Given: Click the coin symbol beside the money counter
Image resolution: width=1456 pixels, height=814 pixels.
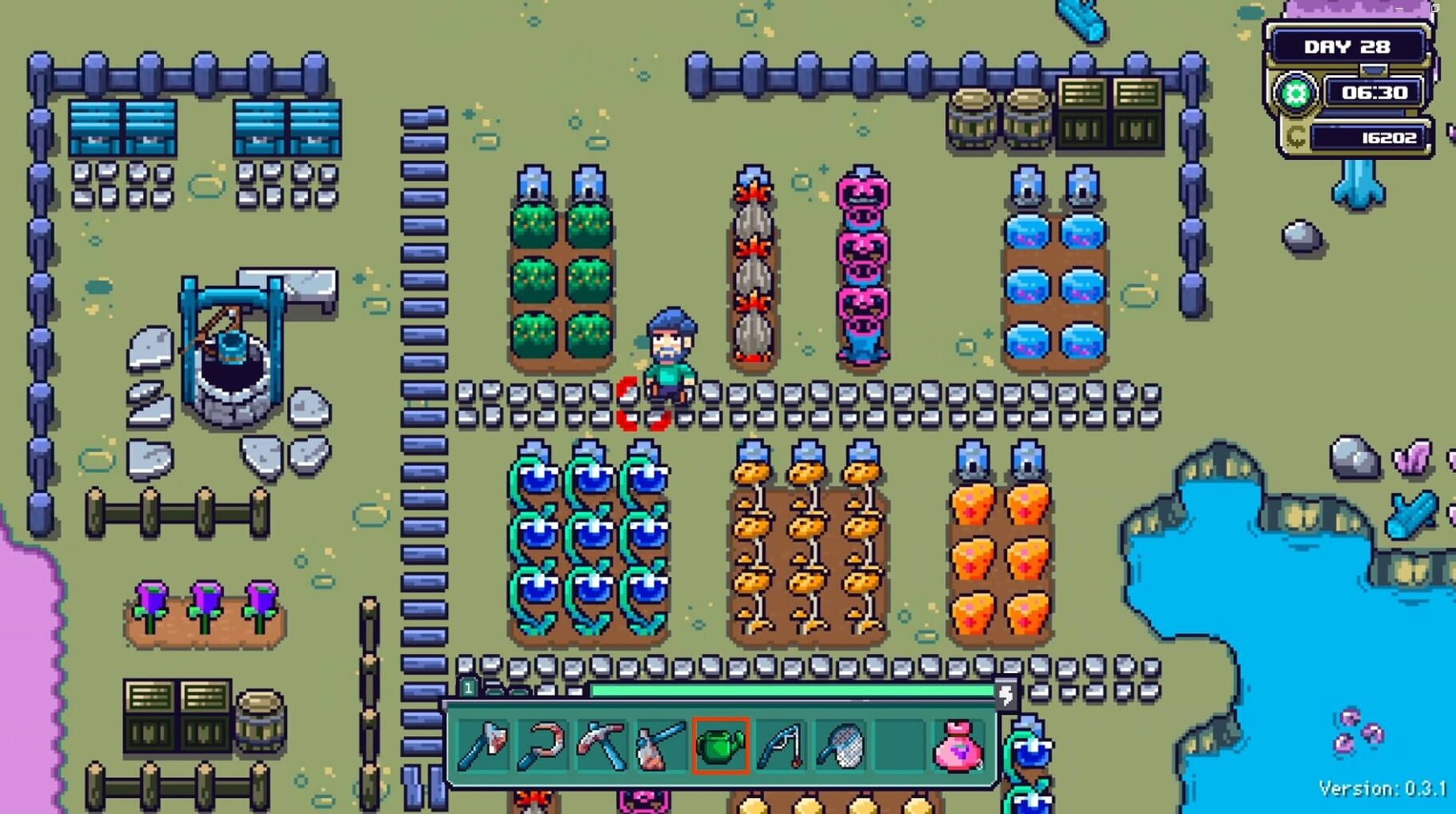Looking at the screenshot, I should (x=1298, y=136).
